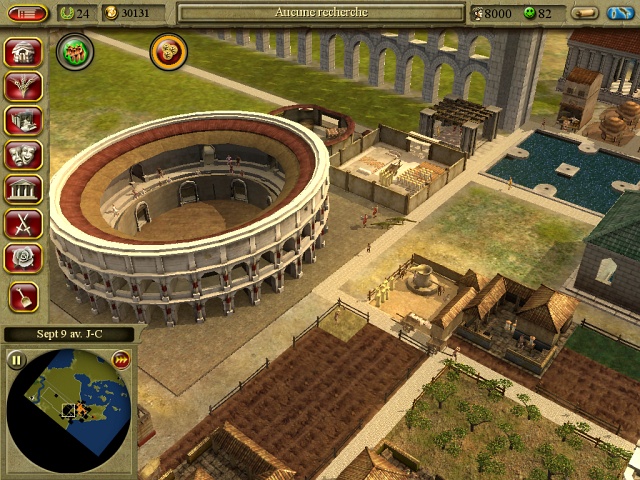The height and width of the screenshot is (480, 640).
Task: Open the theater masks entertainment category
Action: pyautogui.click(x=22, y=155)
